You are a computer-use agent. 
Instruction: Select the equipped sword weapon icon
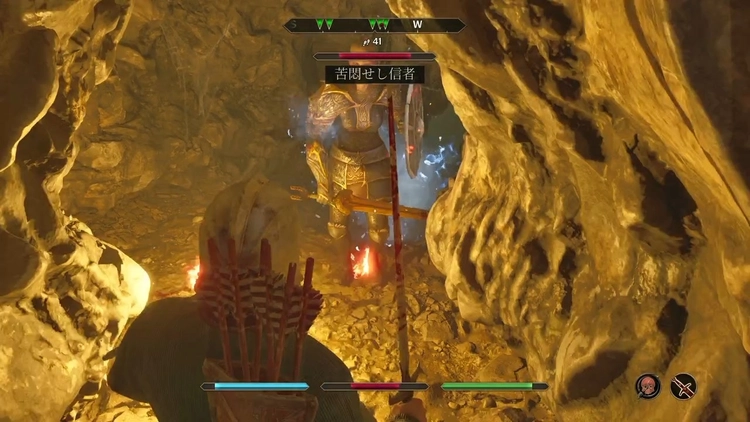click(x=684, y=386)
